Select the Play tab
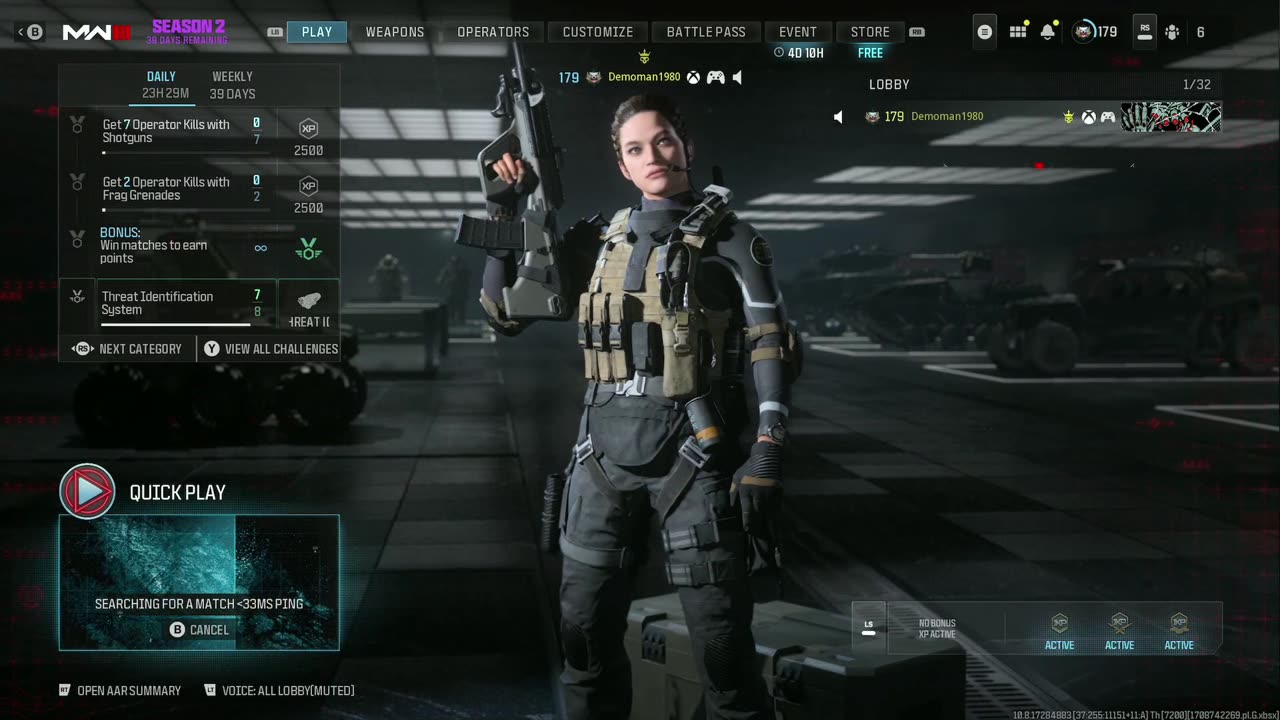This screenshot has width=1280, height=720. point(316,32)
